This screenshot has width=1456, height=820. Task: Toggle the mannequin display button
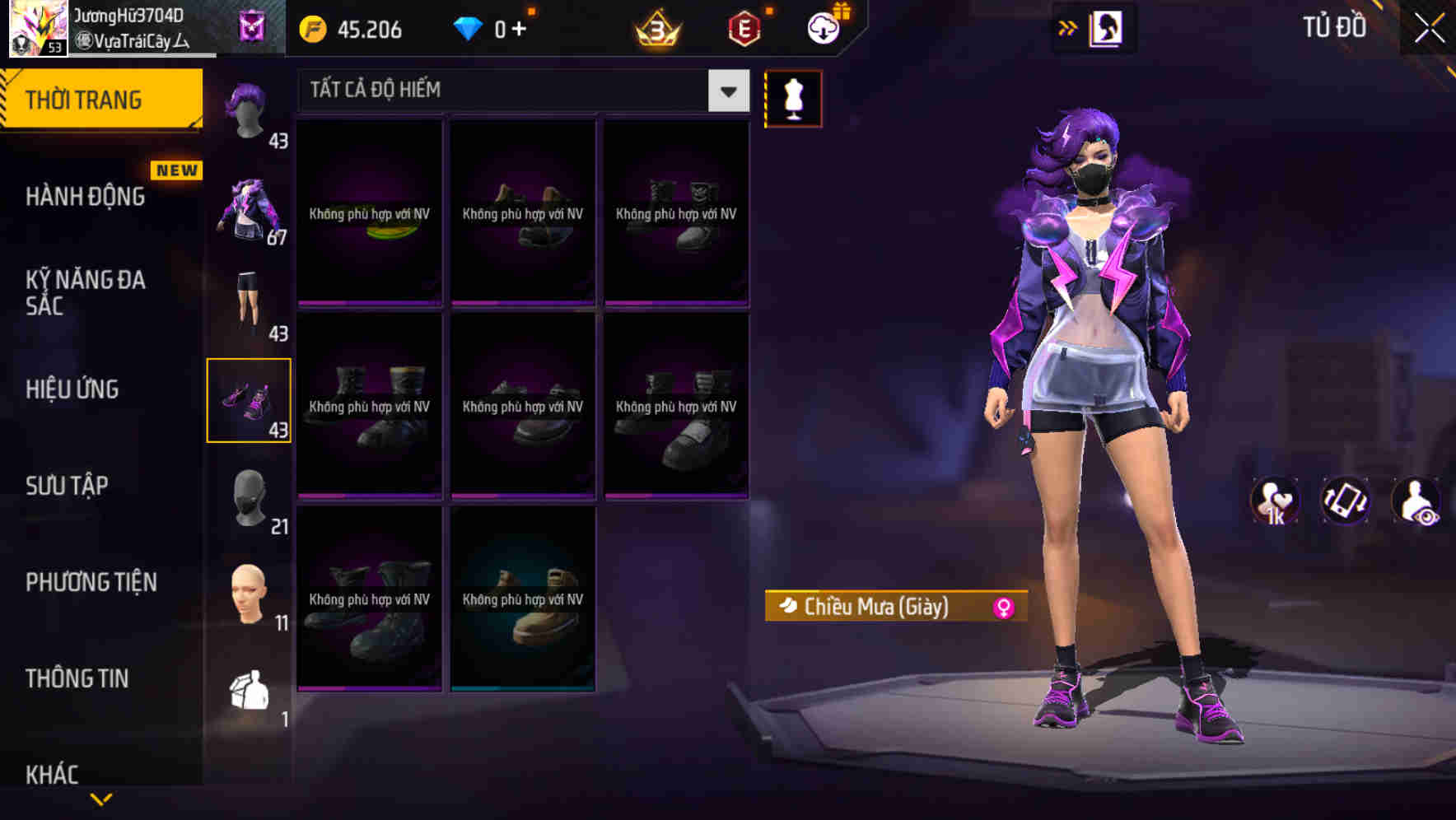793,98
